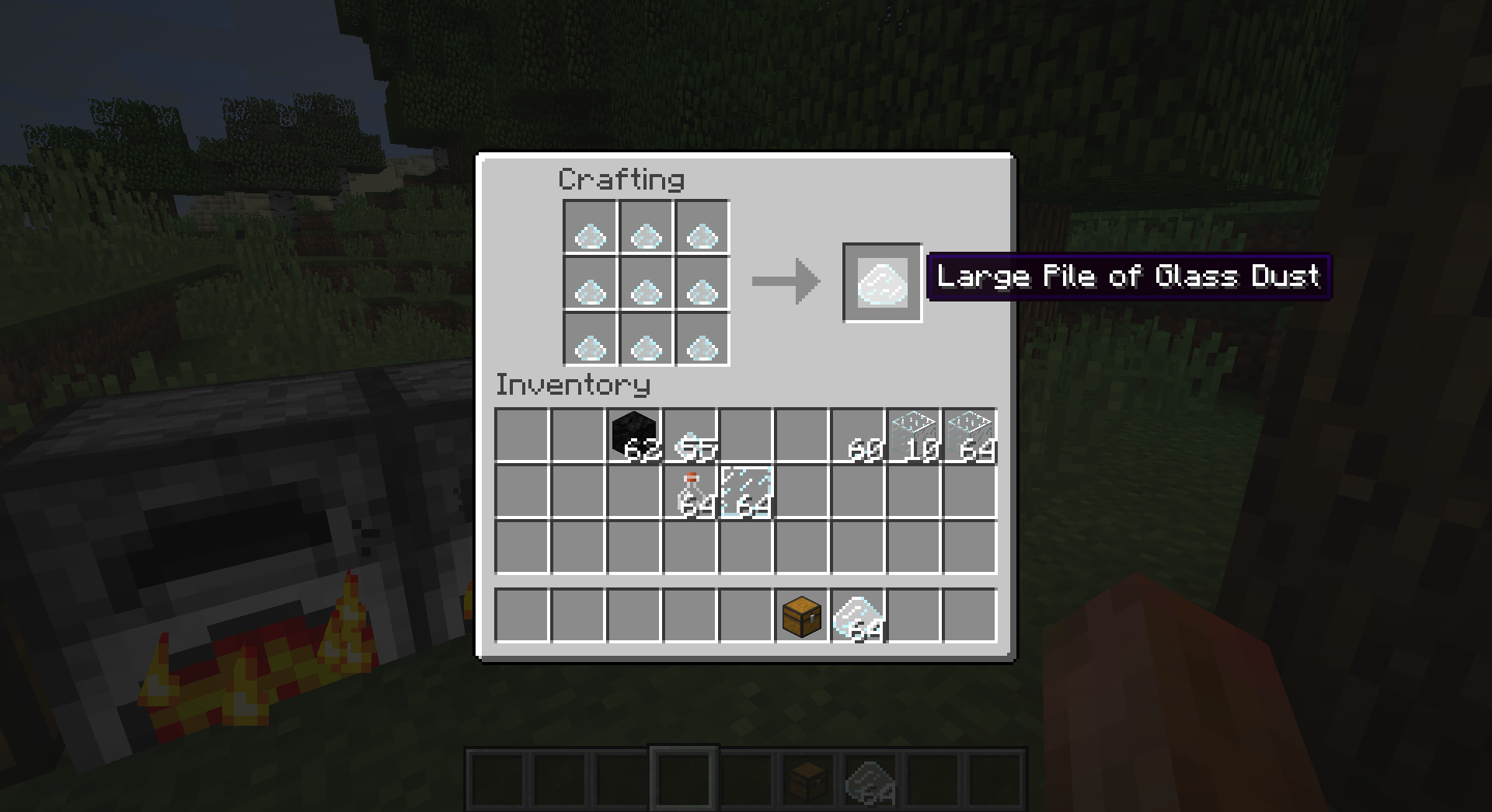
Task: Grab the glass bottle stack of 64
Action: 689,490
